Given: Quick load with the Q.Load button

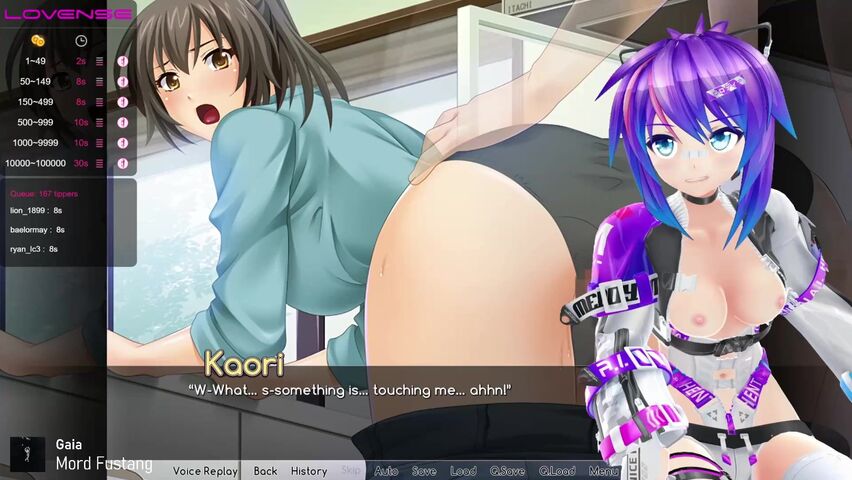Looking at the screenshot, I should [x=557, y=471].
